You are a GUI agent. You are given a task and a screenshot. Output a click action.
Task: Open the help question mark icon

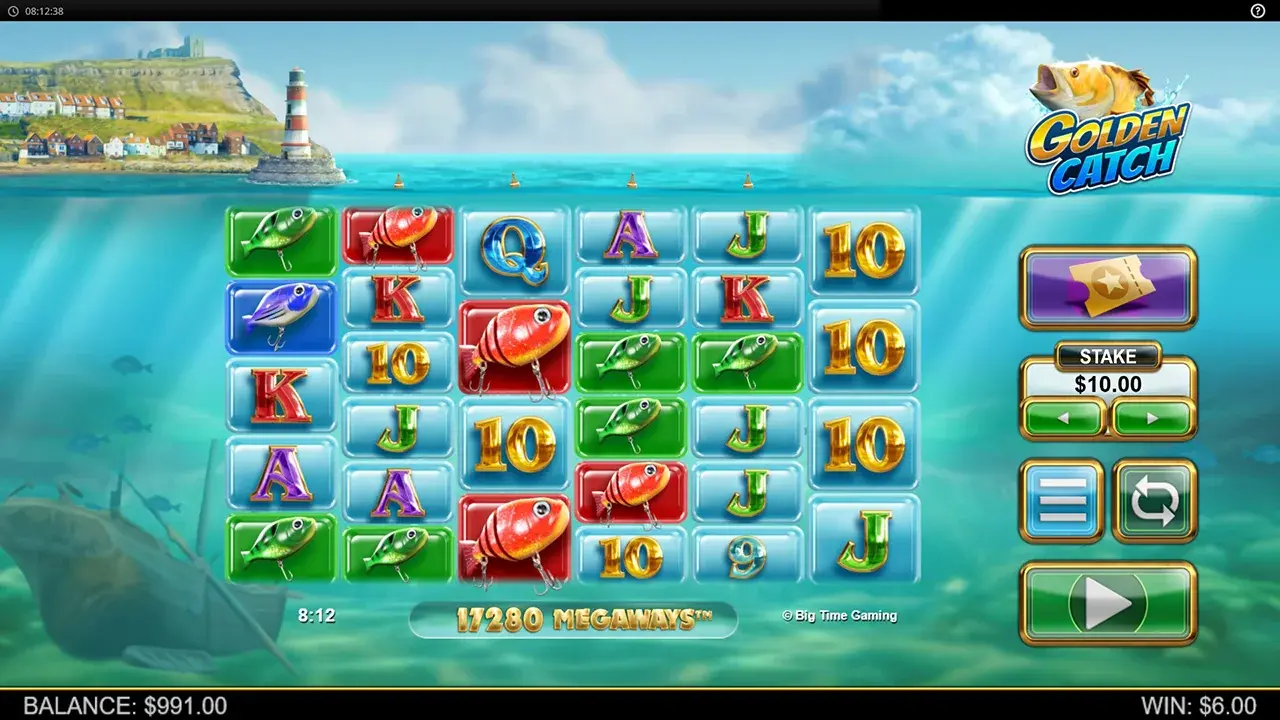pos(1257,10)
